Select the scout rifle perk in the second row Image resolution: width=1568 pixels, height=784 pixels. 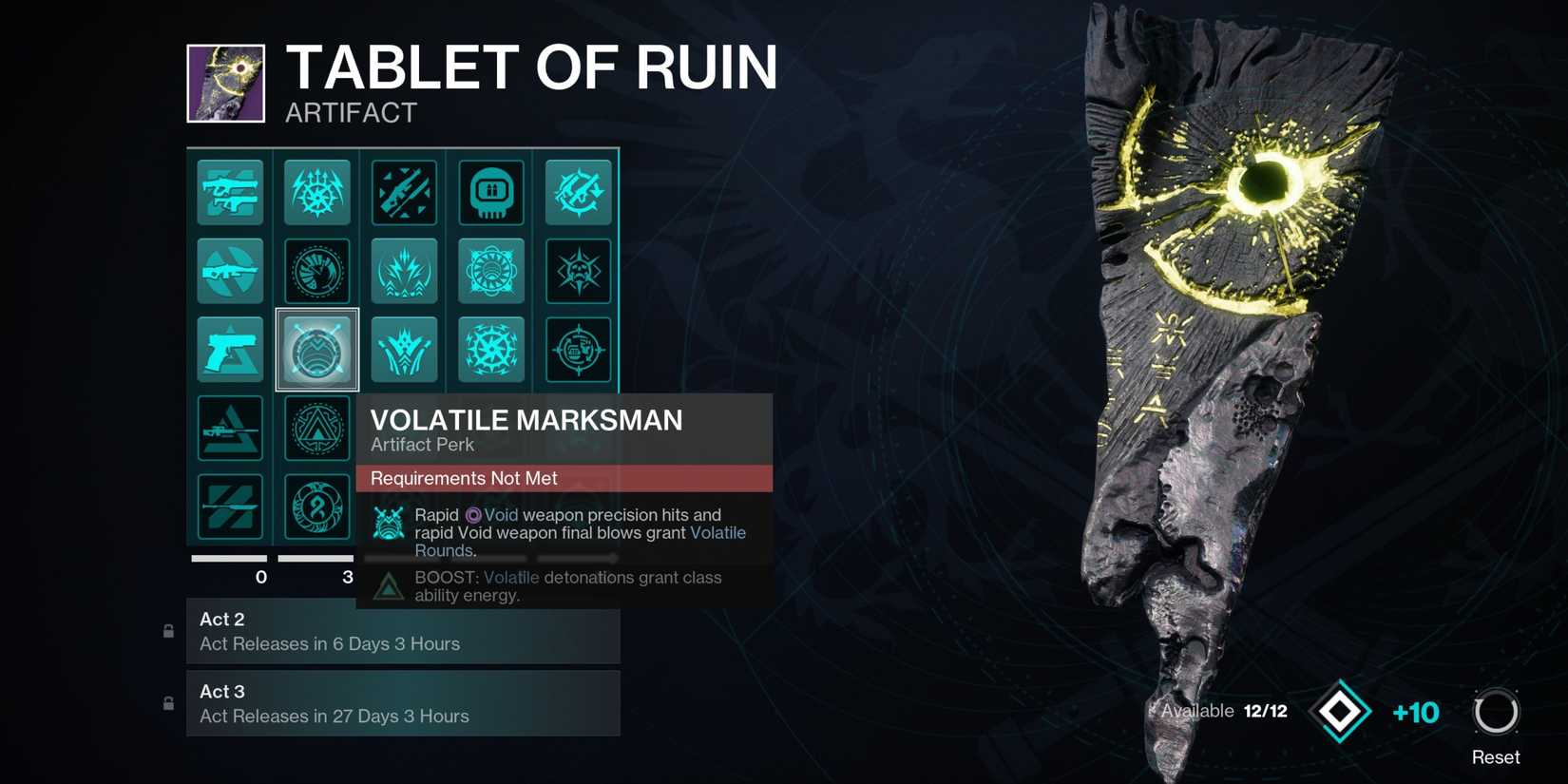(x=230, y=270)
